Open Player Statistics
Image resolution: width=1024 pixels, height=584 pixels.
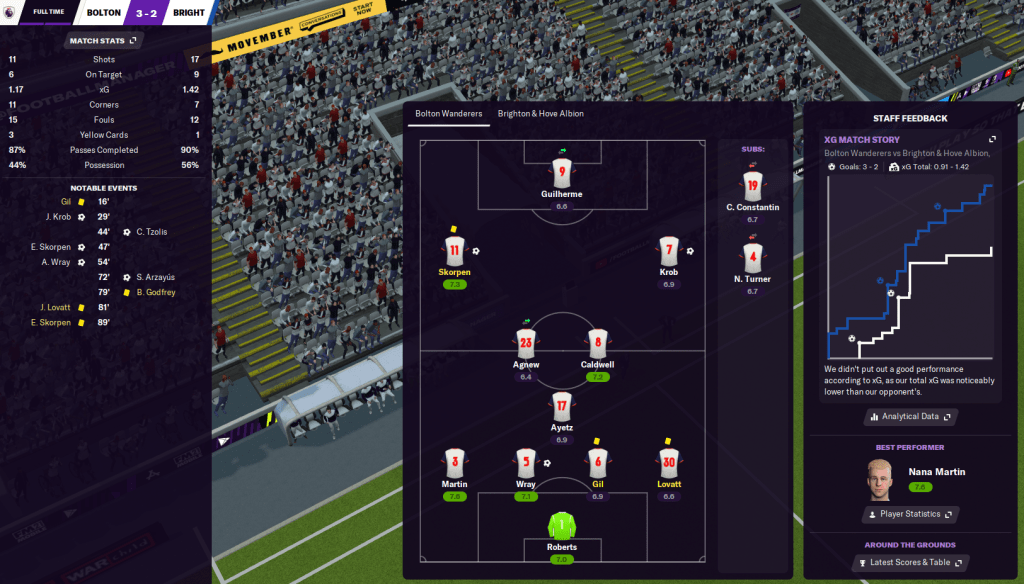click(x=909, y=514)
